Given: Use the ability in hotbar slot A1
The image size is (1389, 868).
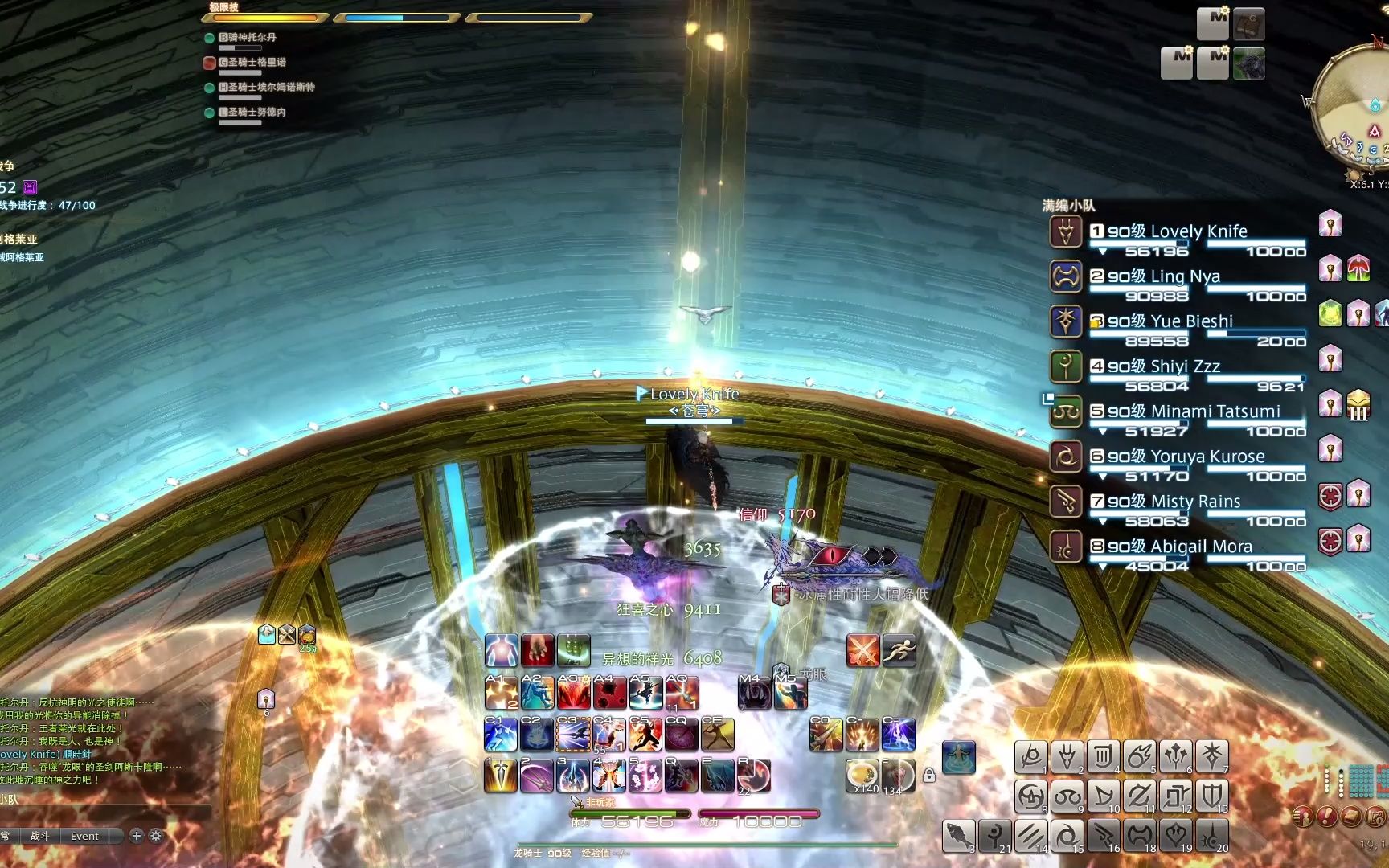Looking at the screenshot, I should [501, 693].
